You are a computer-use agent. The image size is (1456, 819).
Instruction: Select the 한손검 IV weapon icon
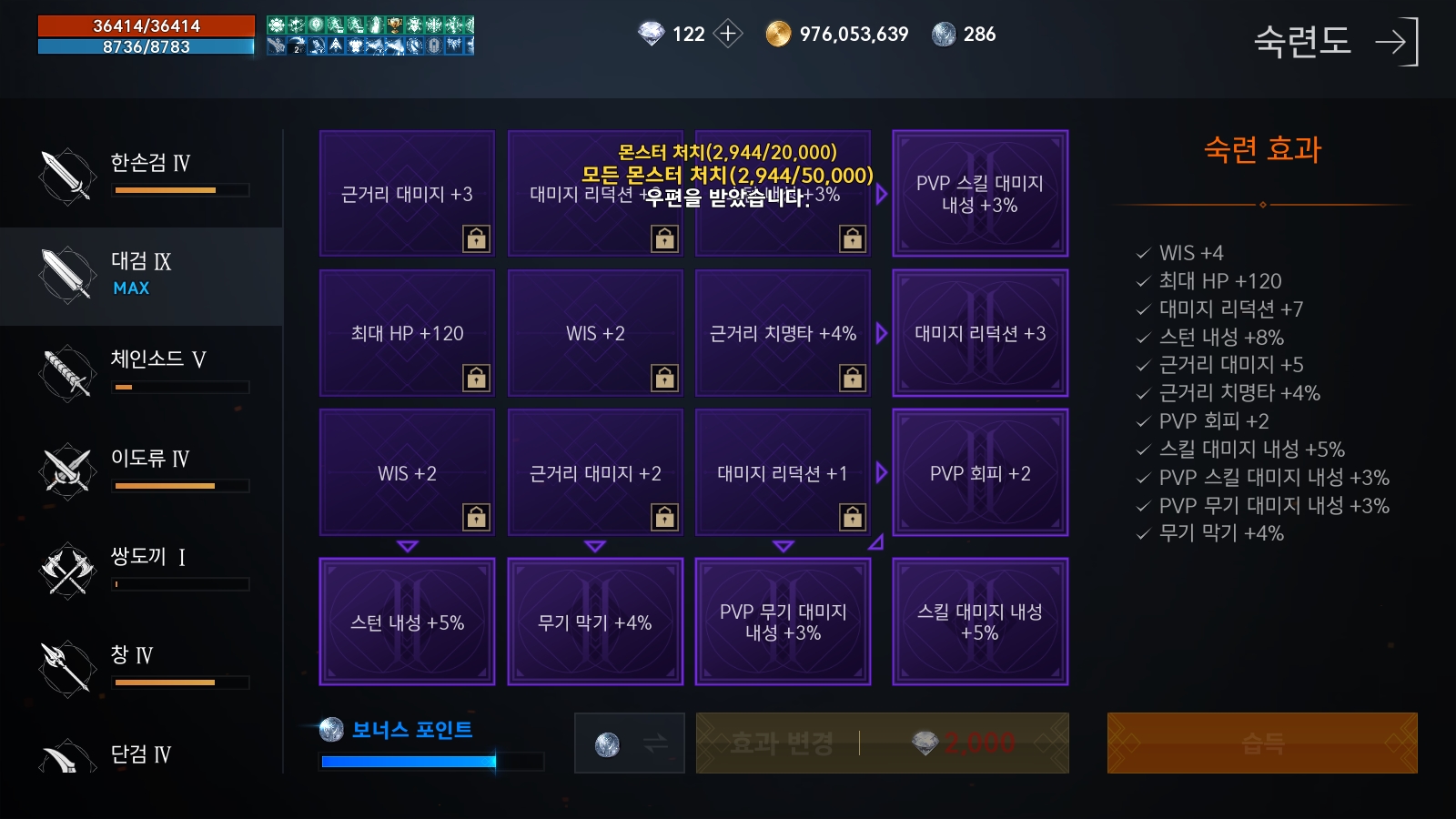64,176
